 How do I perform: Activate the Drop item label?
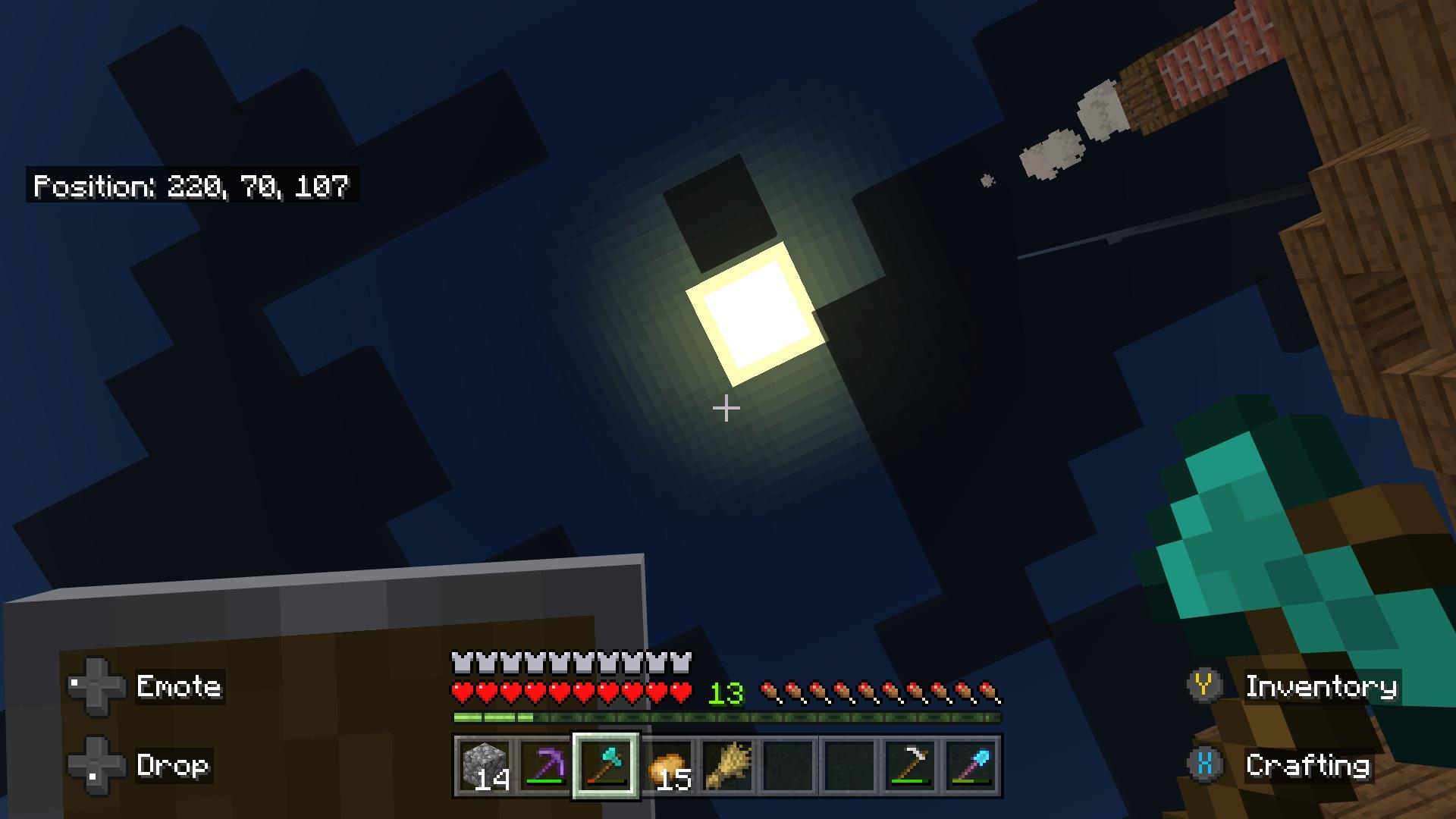pyautogui.click(x=173, y=767)
